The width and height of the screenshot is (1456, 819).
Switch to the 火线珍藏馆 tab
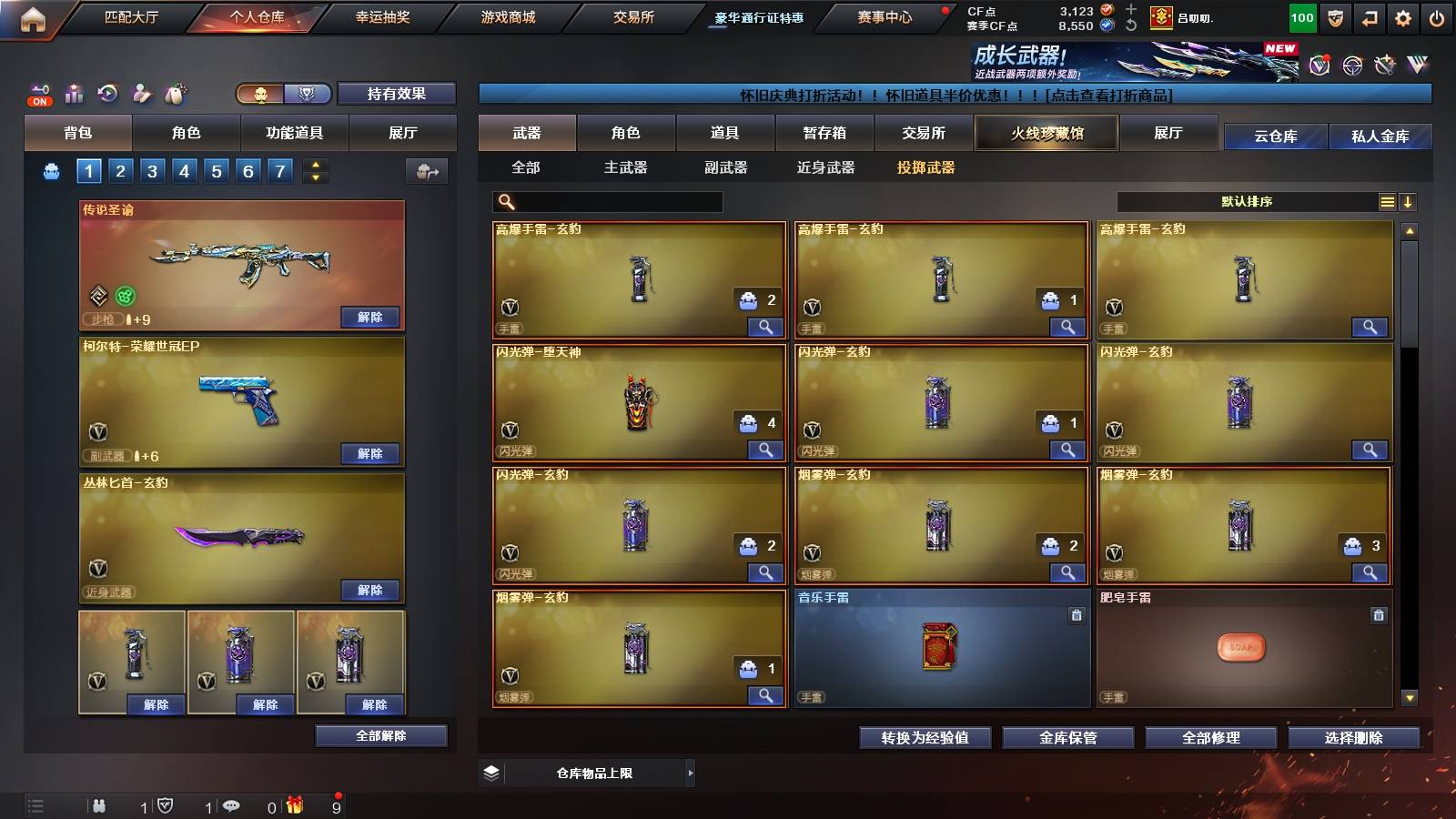point(1046,133)
